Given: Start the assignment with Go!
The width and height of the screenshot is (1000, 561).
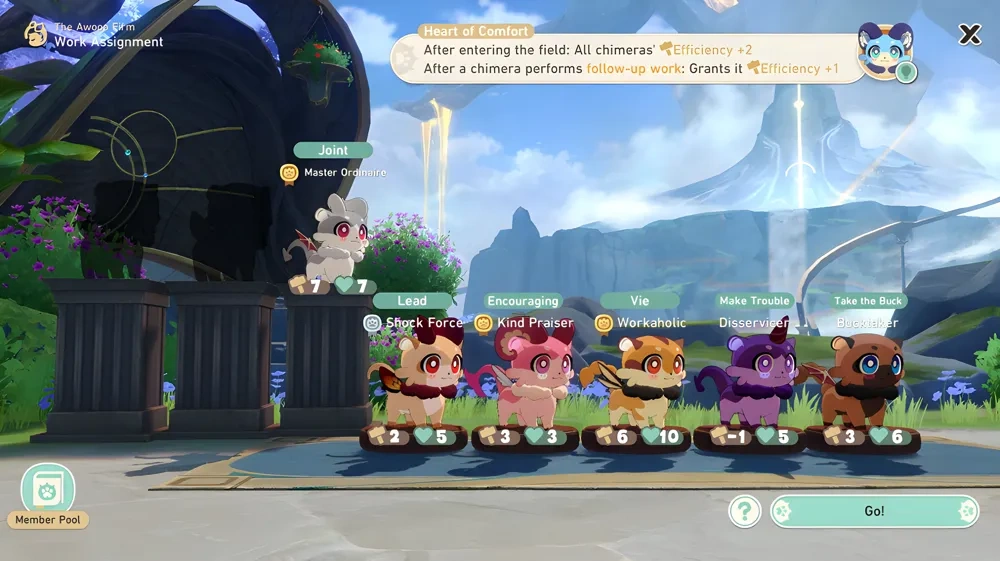Looking at the screenshot, I should pos(874,511).
